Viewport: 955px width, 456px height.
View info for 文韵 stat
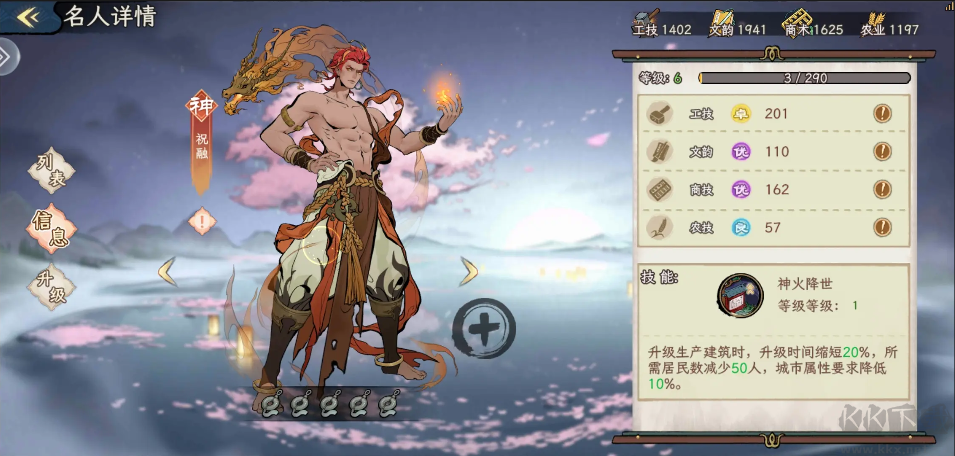click(x=883, y=152)
